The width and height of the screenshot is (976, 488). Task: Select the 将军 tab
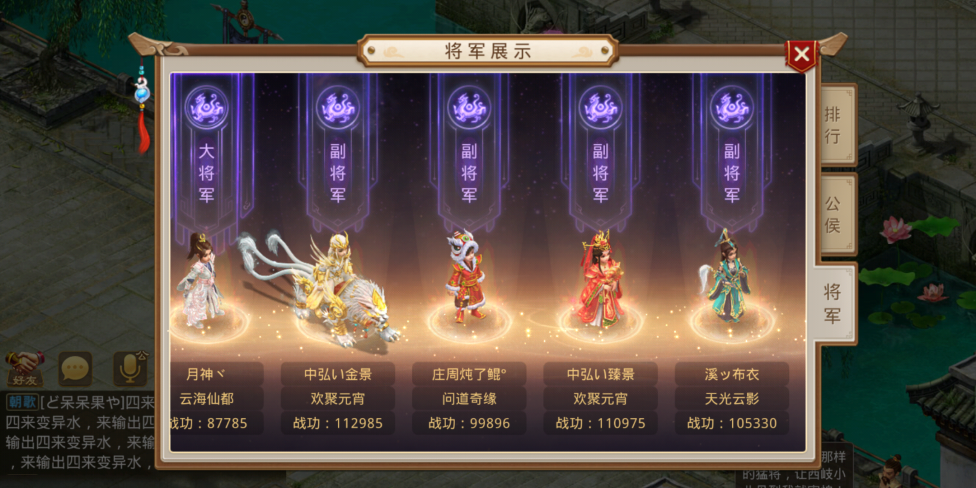832,304
